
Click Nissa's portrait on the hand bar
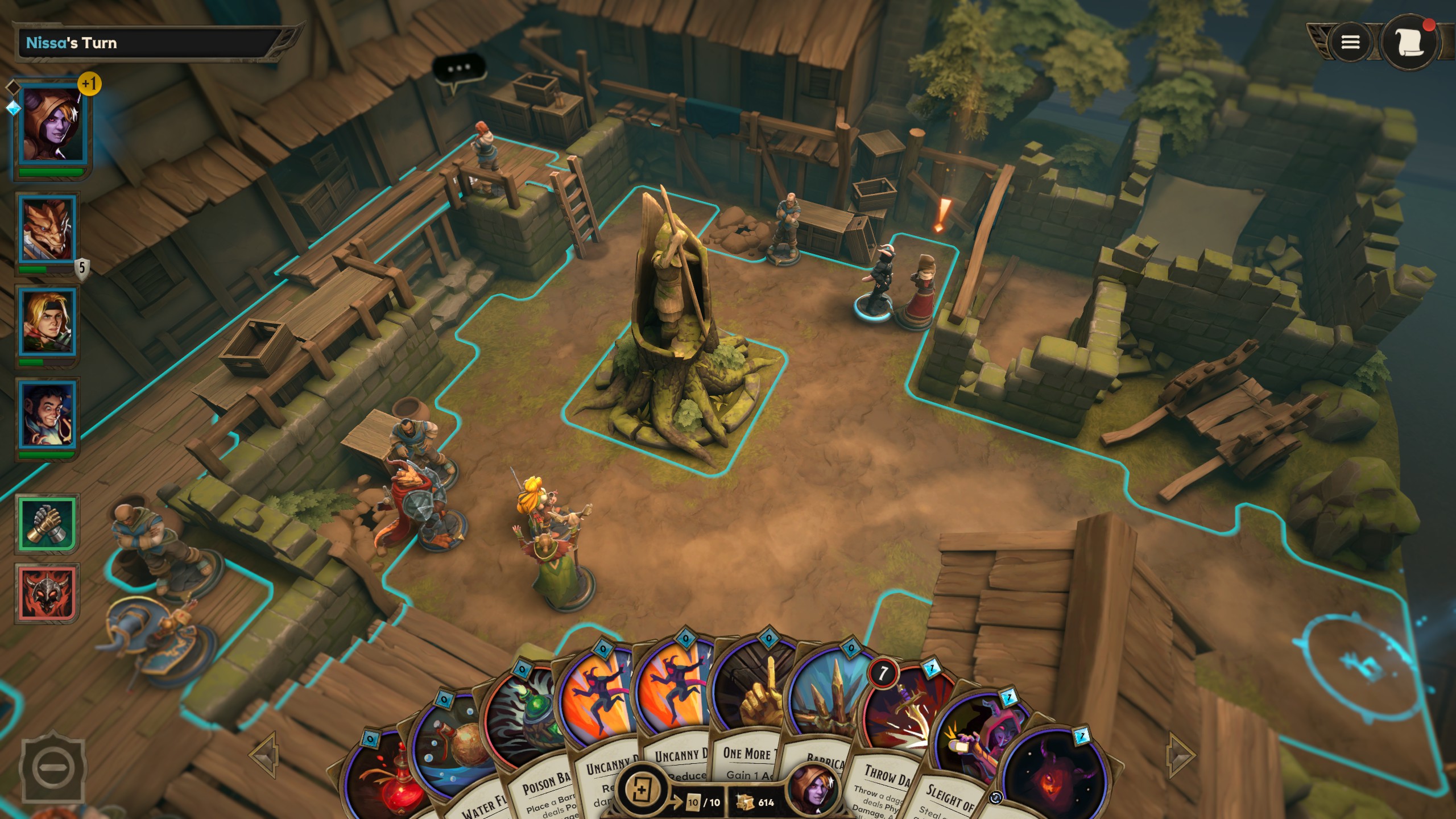814,791
